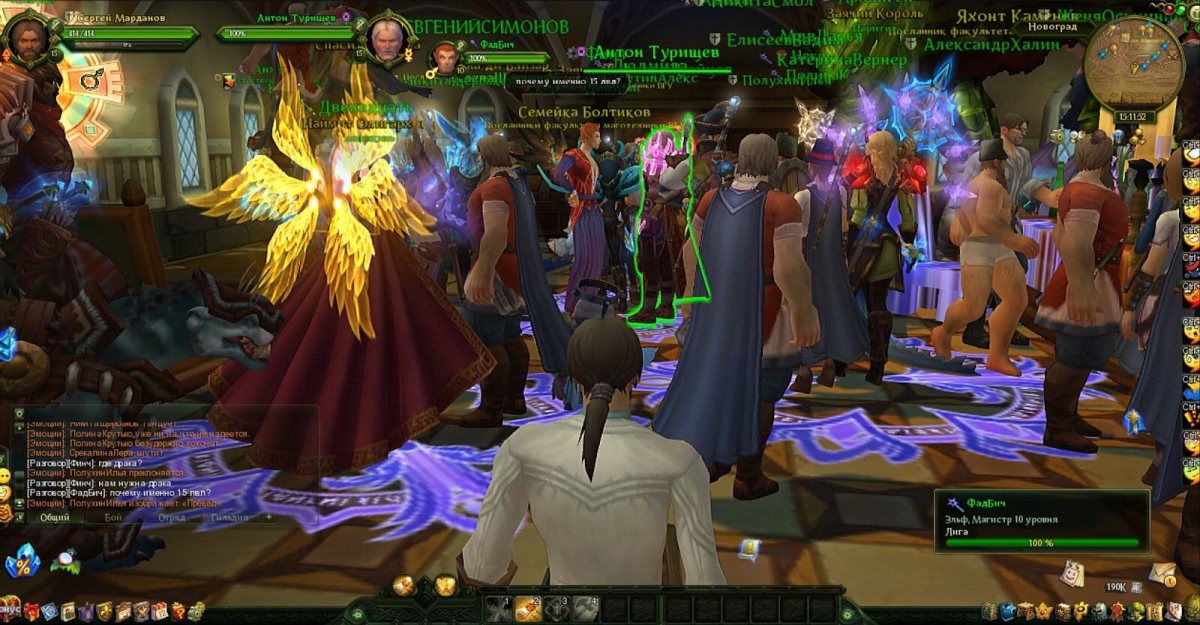Activate hotbar skill in slot 1
1200x625 pixels.
pos(498,607)
